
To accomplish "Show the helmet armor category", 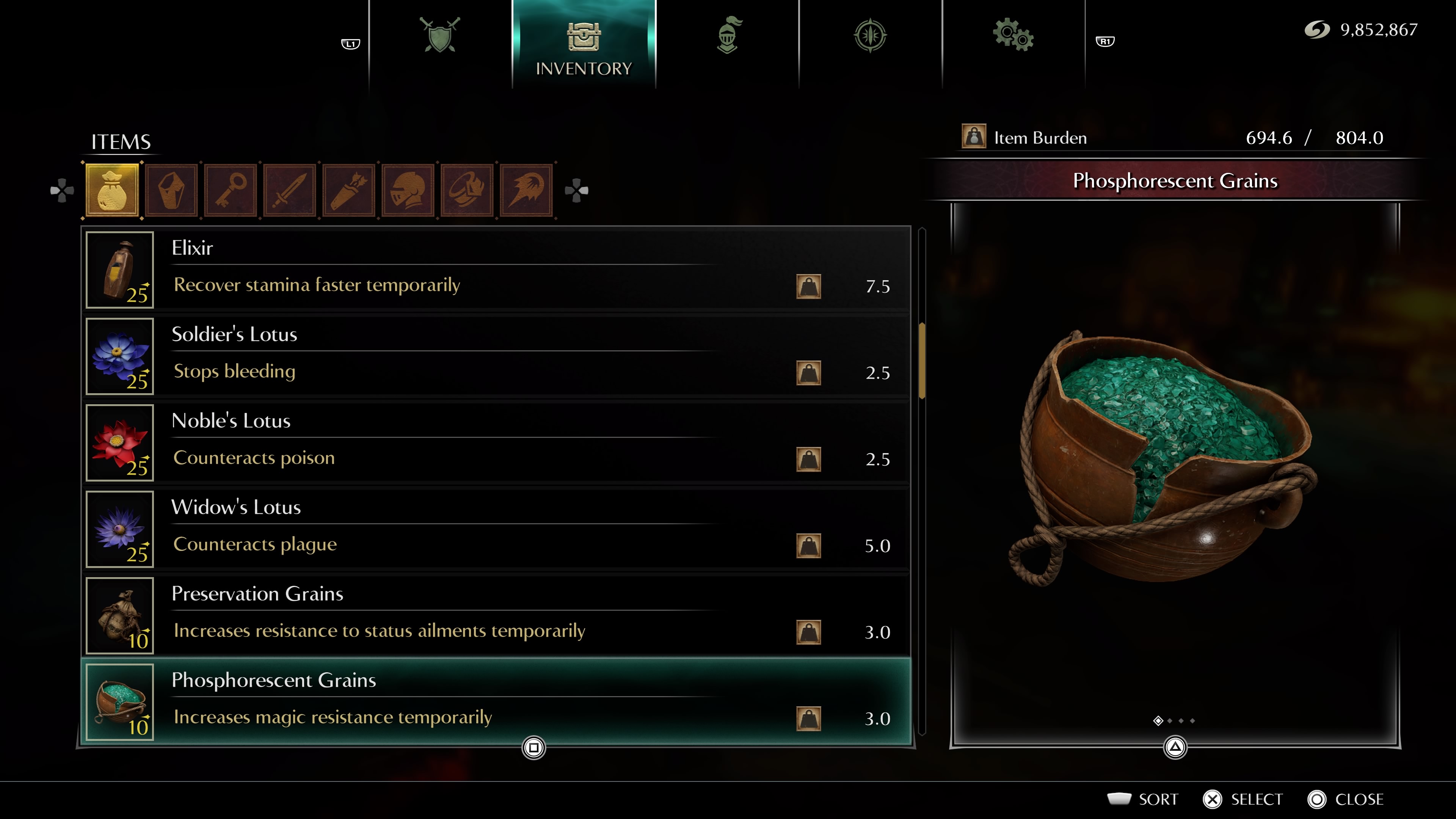I will point(408,190).
